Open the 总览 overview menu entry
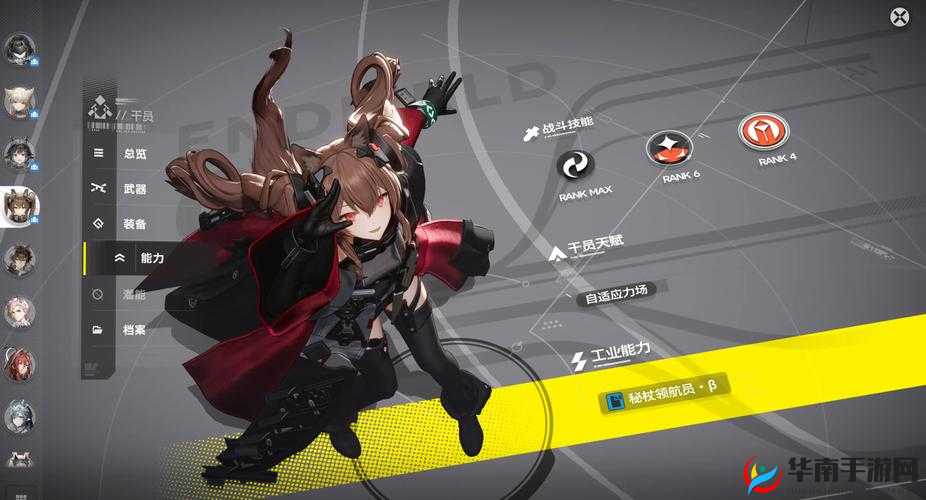Viewport: 926px width, 500px height. click(133, 153)
